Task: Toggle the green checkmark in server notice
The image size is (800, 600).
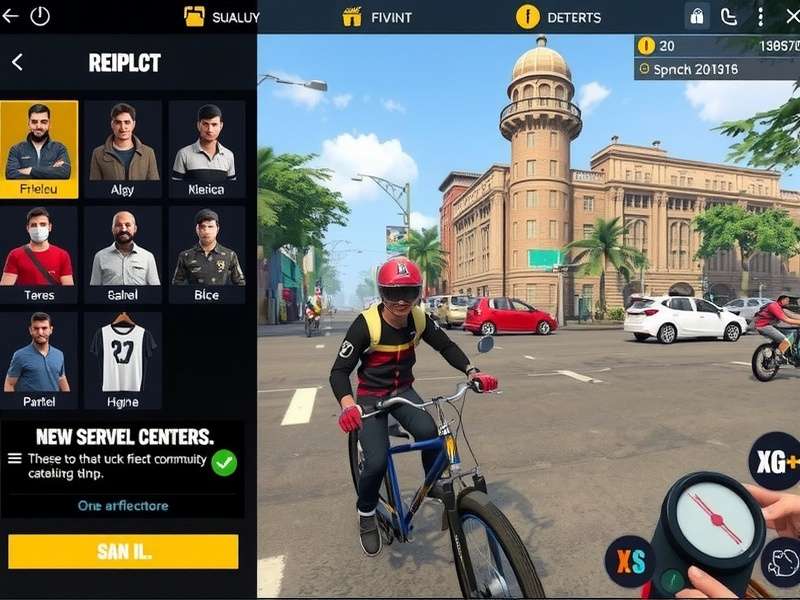Action: pyautogui.click(x=224, y=463)
